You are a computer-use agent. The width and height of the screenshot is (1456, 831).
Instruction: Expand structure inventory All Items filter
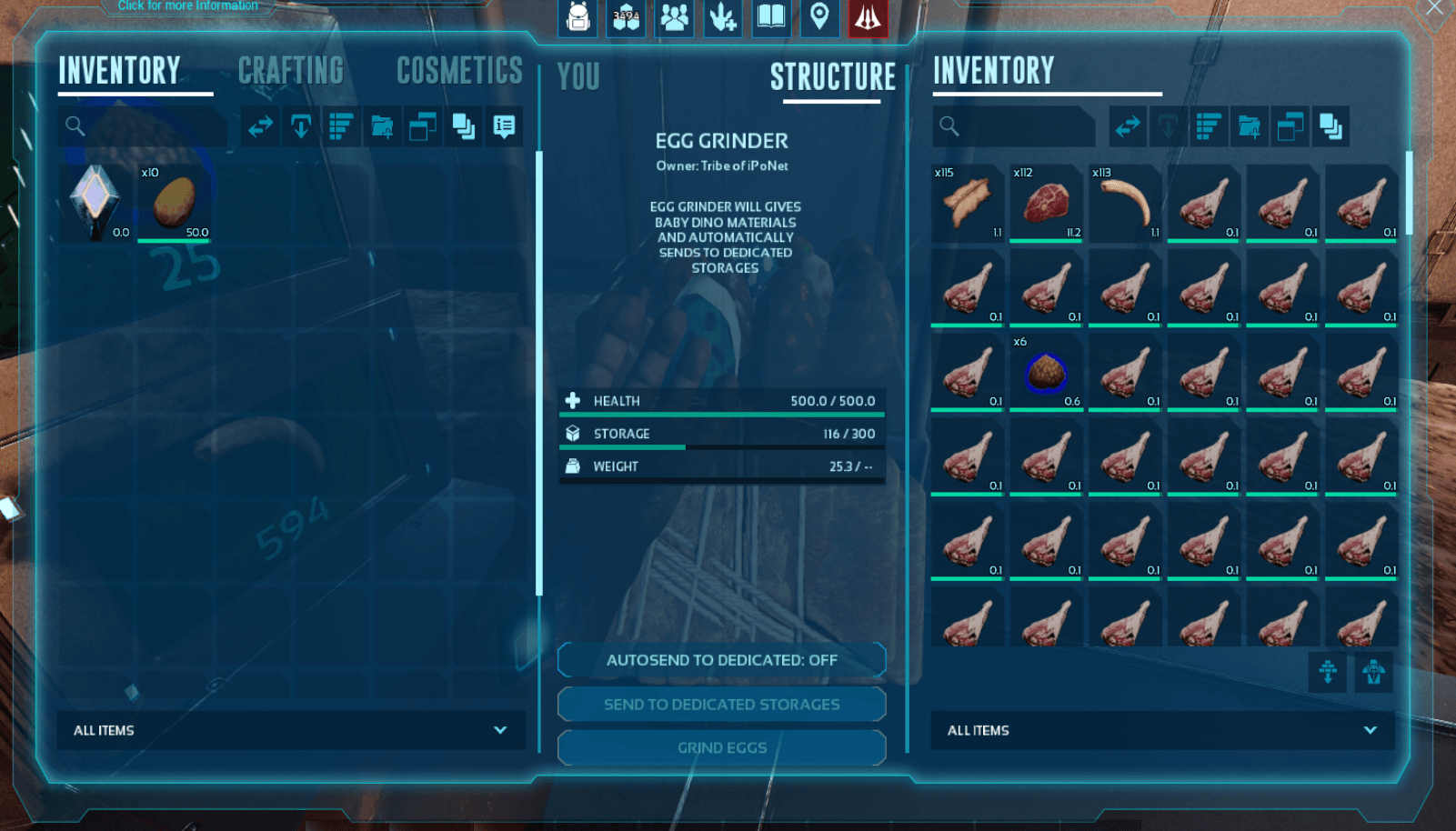pyautogui.click(x=1162, y=730)
